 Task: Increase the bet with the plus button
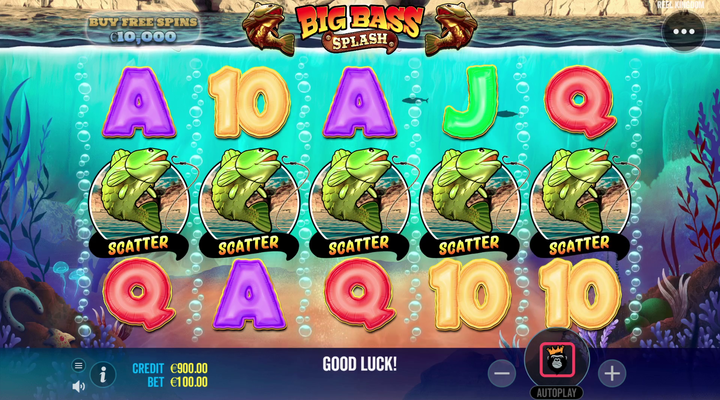611,373
